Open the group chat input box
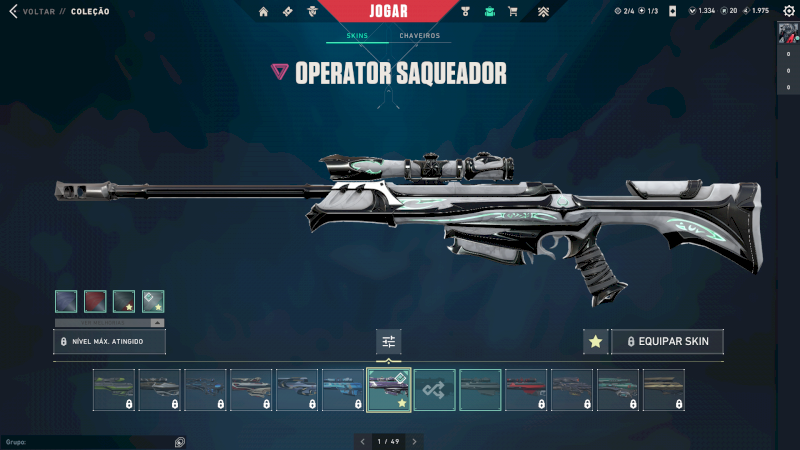800x450 pixels. [90, 441]
